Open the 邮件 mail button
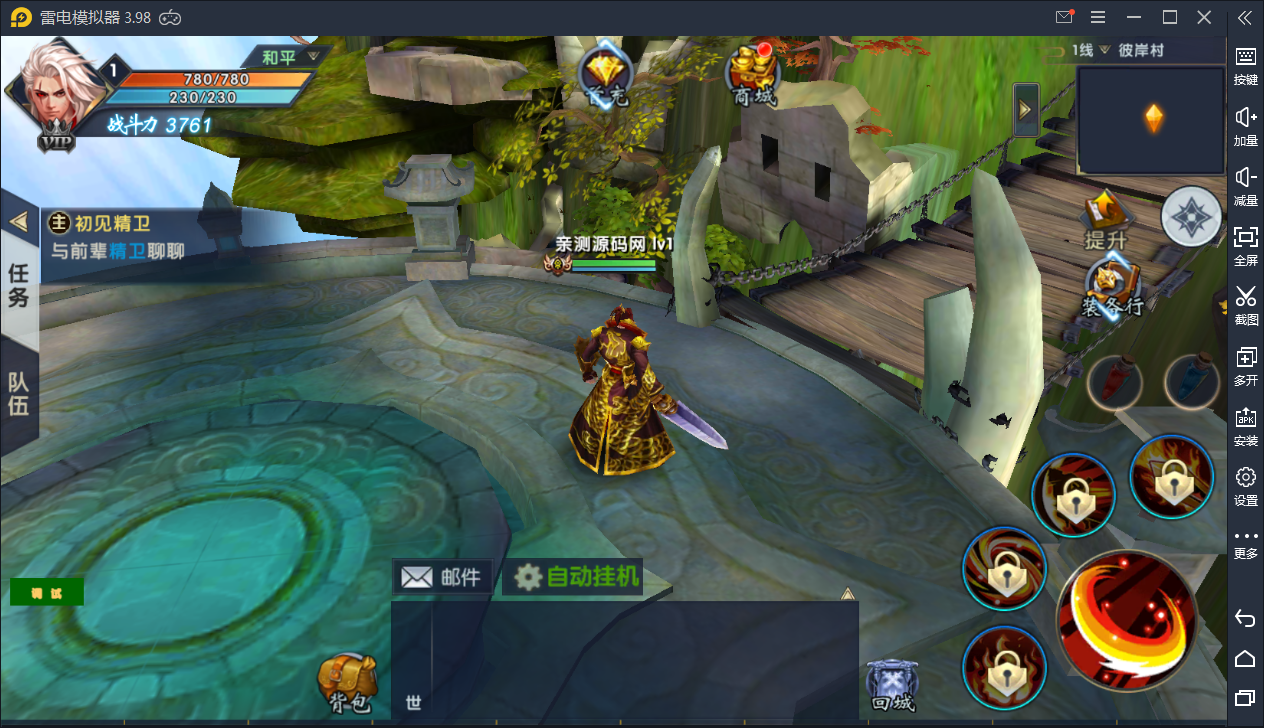The image size is (1264, 728). [441, 577]
